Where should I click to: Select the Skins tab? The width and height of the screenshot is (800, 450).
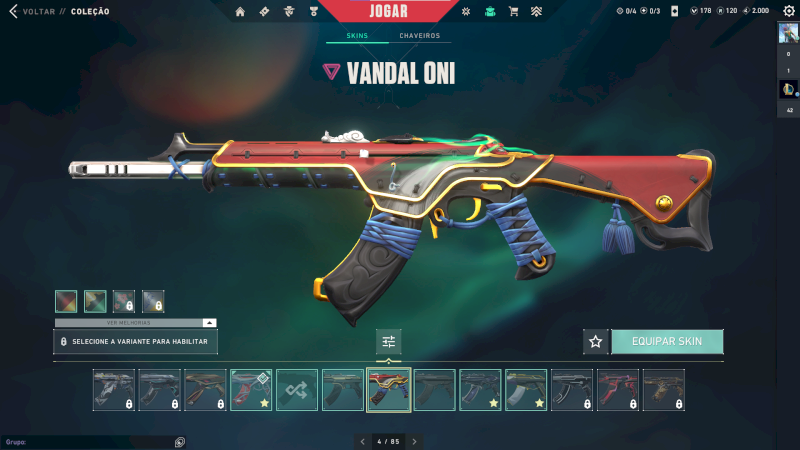point(357,36)
